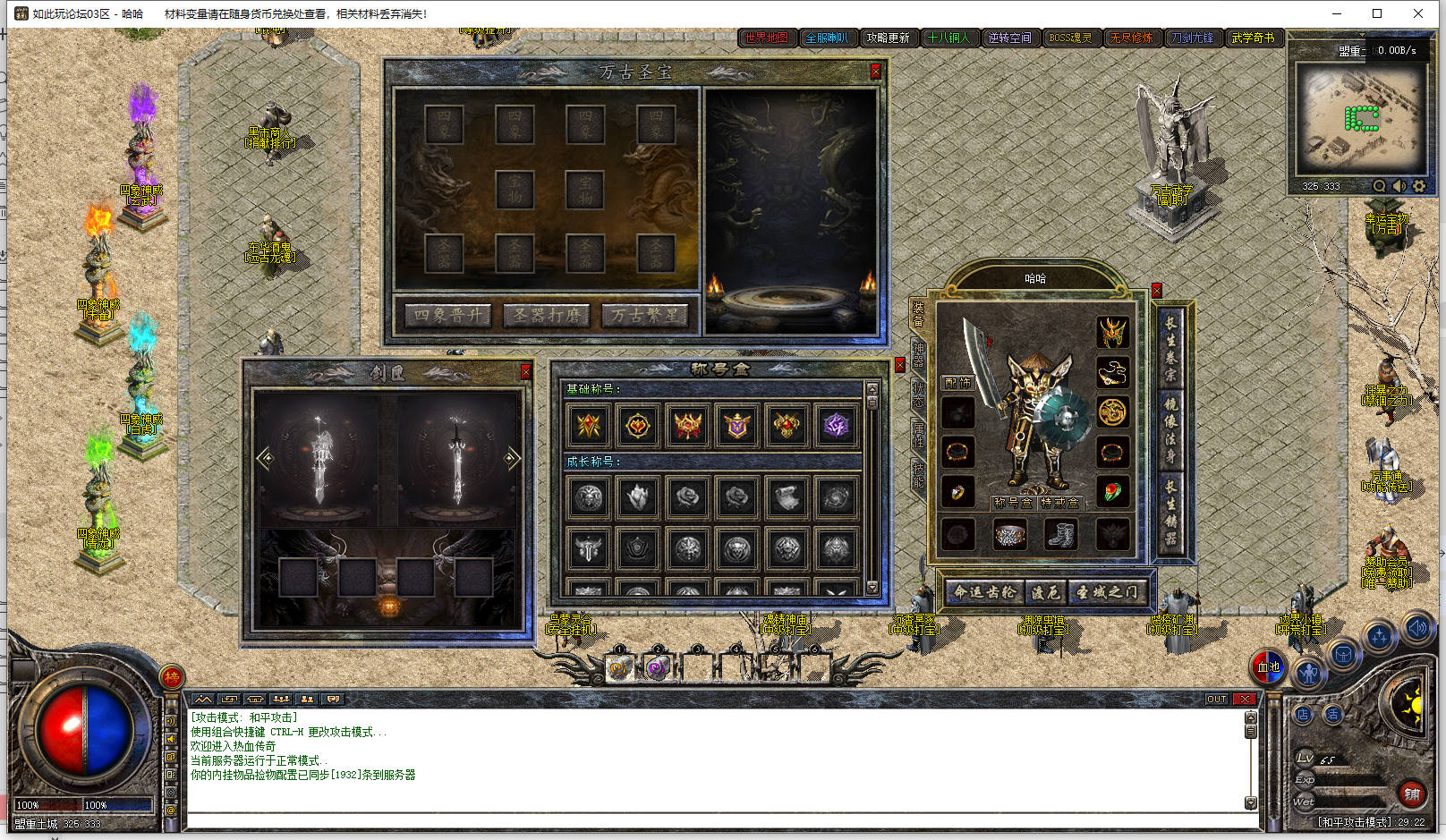
Task: Open the 十八铜人 menu entry
Action: [x=948, y=38]
